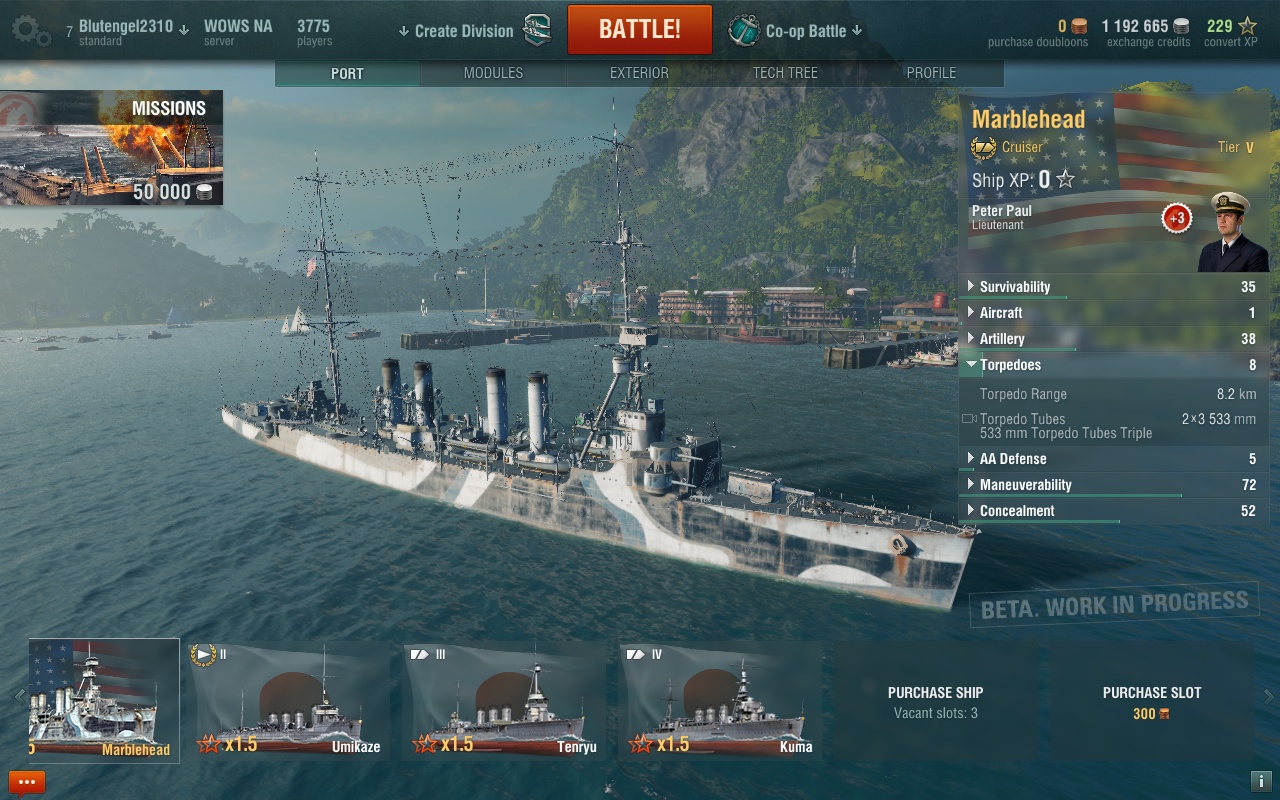Open the settings gear menu
The height and width of the screenshot is (800, 1280).
[31, 30]
